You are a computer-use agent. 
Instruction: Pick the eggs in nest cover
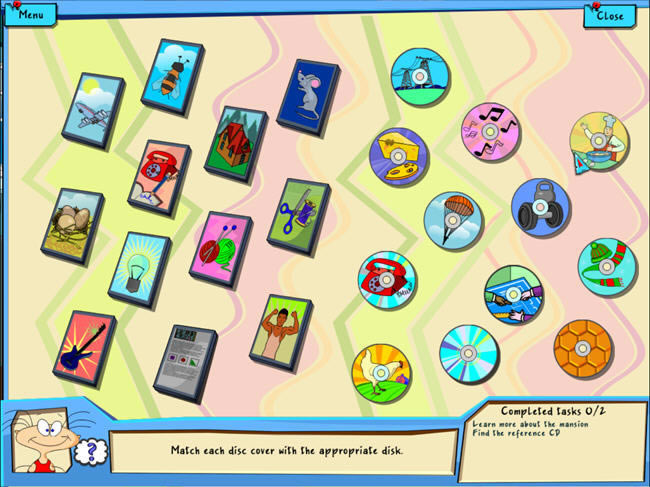tap(72, 226)
